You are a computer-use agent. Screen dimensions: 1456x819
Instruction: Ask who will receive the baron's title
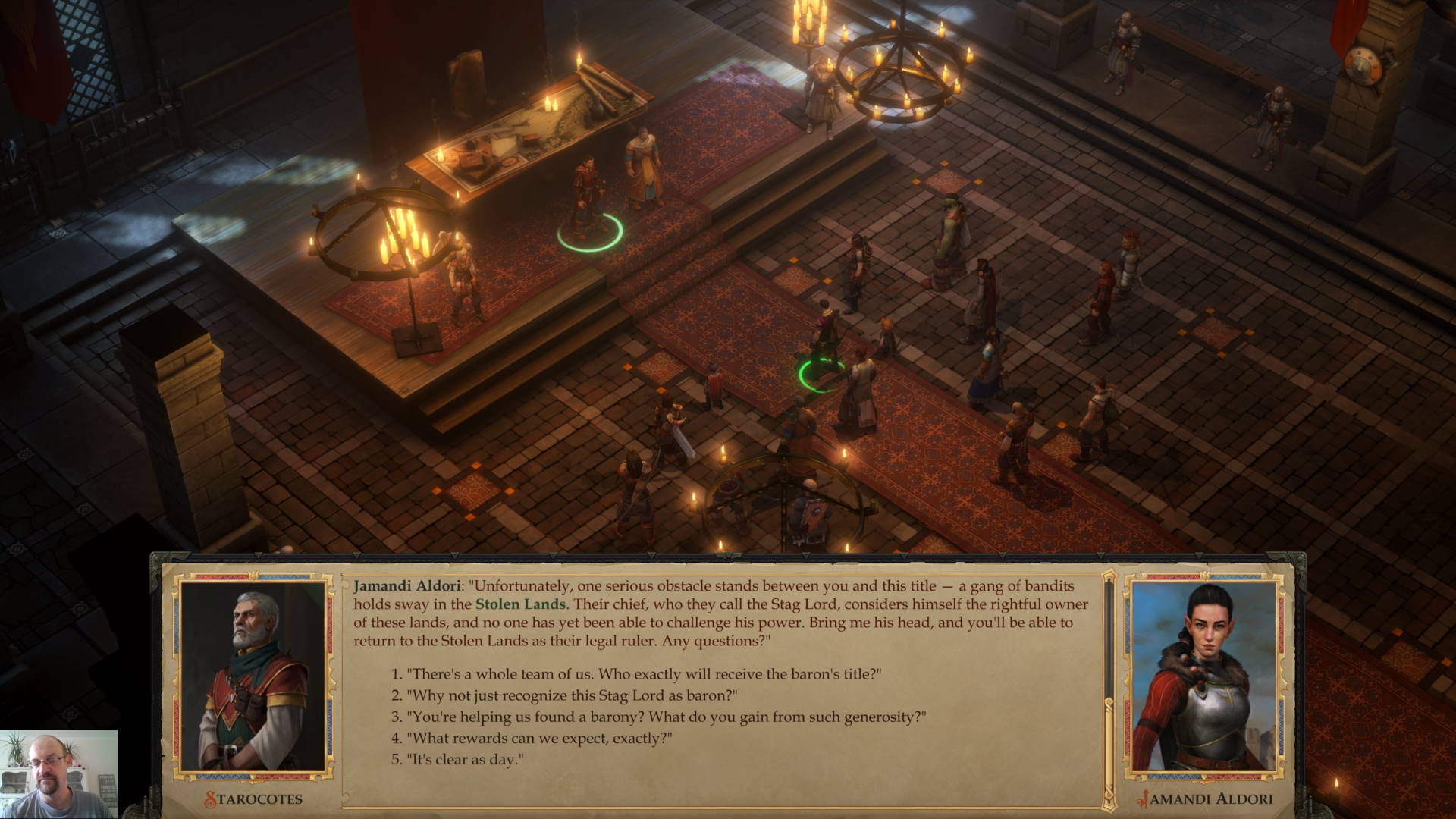point(643,674)
